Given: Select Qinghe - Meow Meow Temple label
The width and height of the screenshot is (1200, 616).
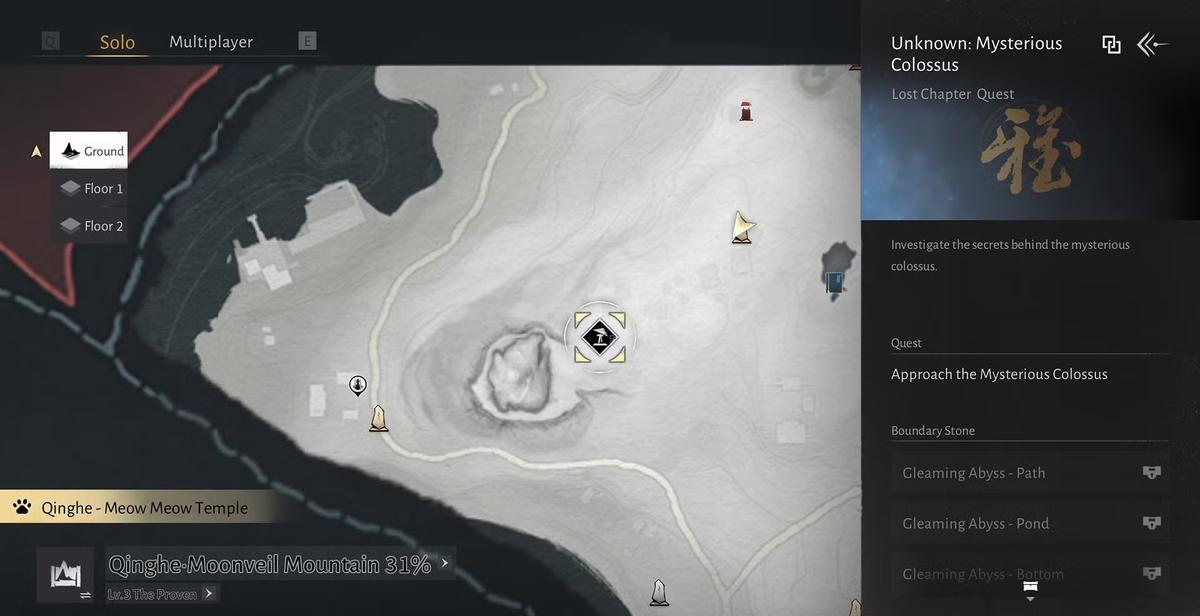Looking at the screenshot, I should (x=144, y=508).
